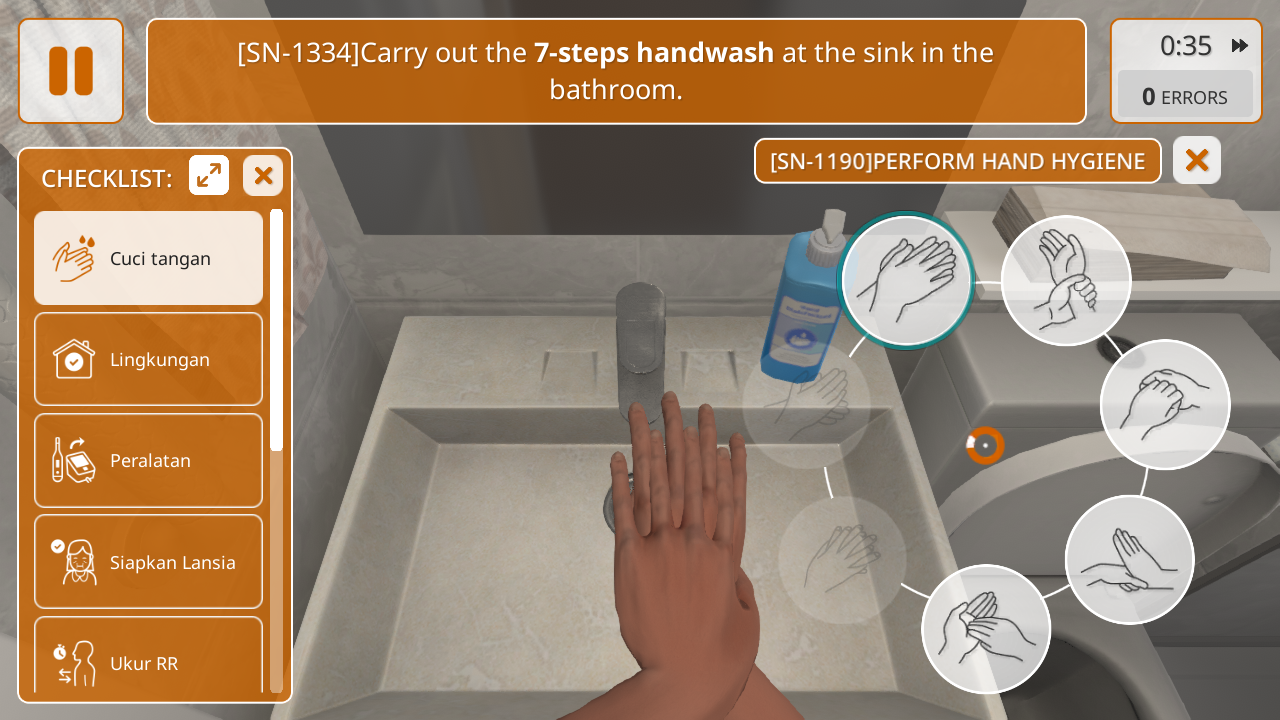Choose the fingertips-in-palm handwash step
Viewport: 1280px width, 720px height.
[x=986, y=629]
